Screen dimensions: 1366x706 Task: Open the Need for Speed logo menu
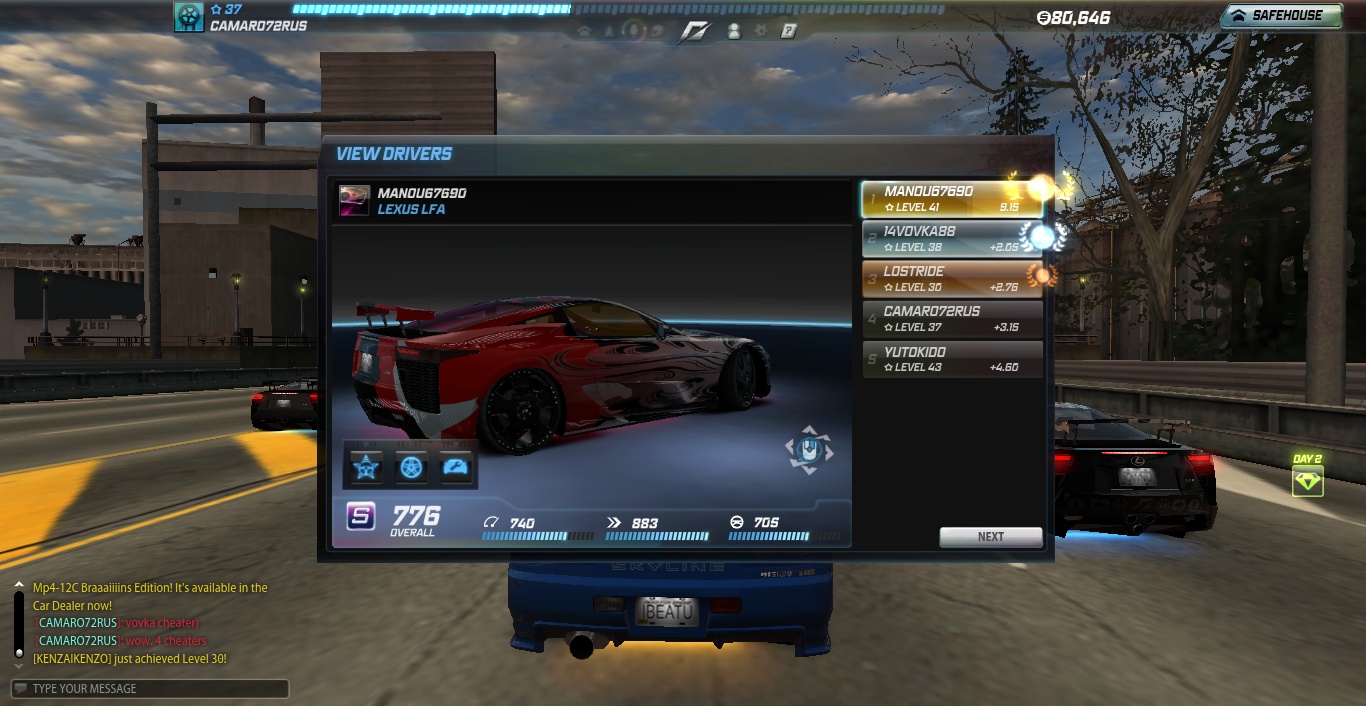[x=693, y=31]
